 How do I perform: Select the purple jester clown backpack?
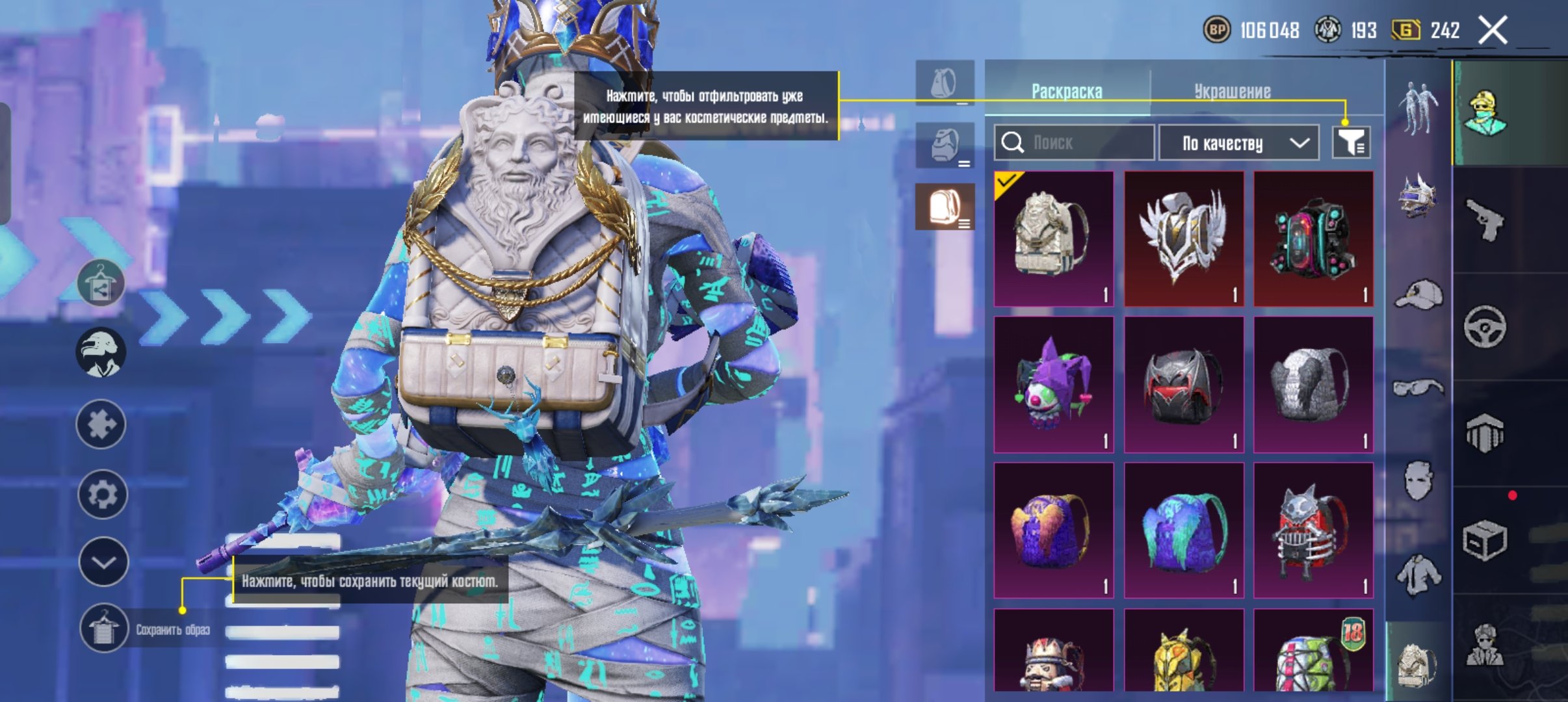(1054, 385)
